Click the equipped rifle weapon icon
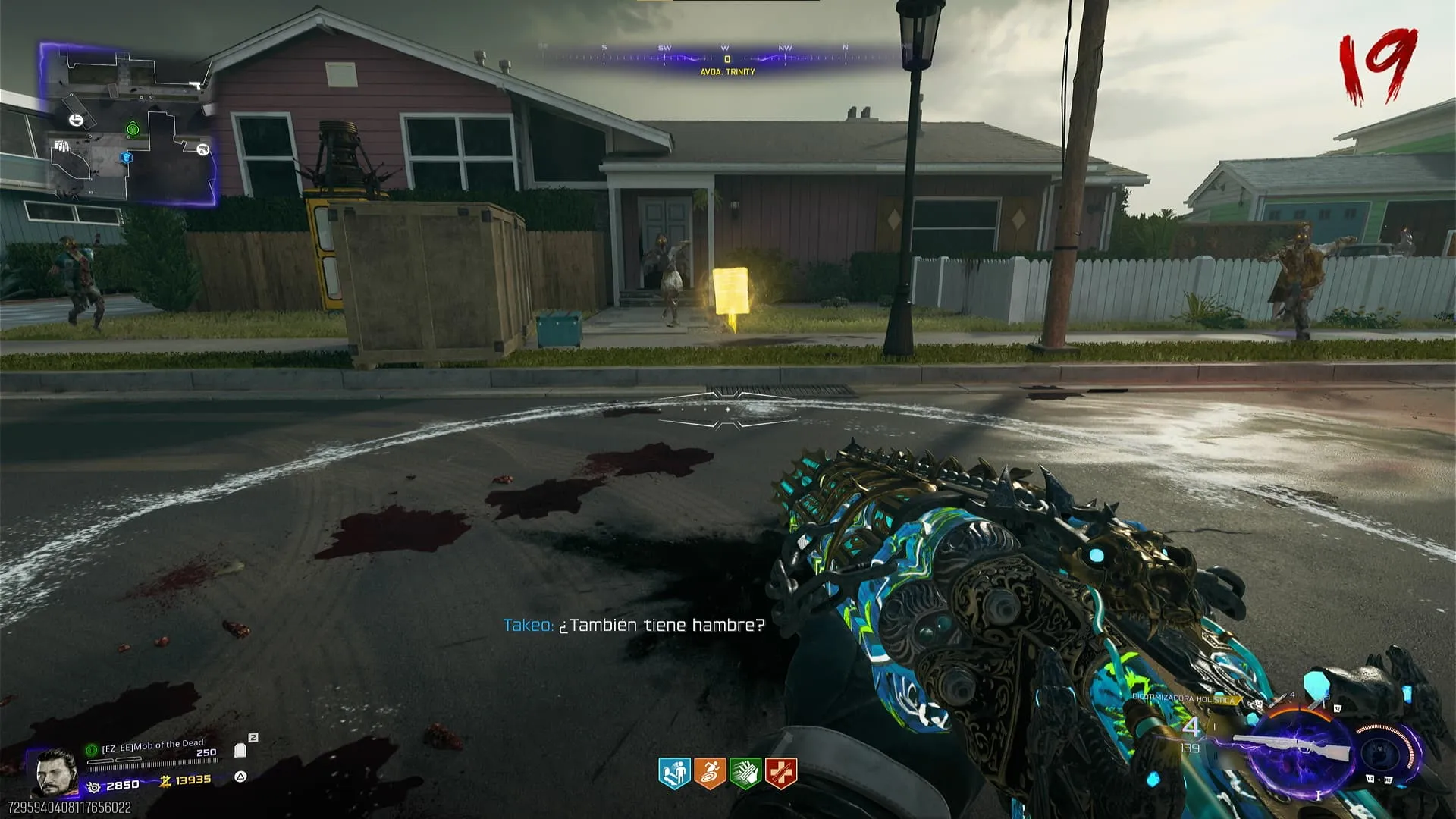This screenshot has width=1456, height=819. 1291,747
